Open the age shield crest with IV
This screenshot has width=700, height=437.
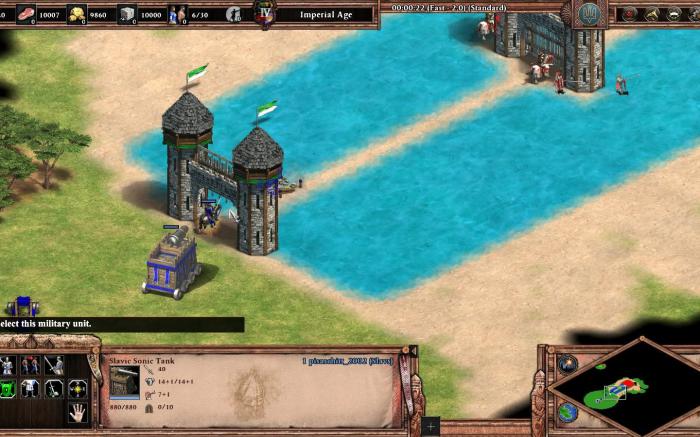(265, 12)
